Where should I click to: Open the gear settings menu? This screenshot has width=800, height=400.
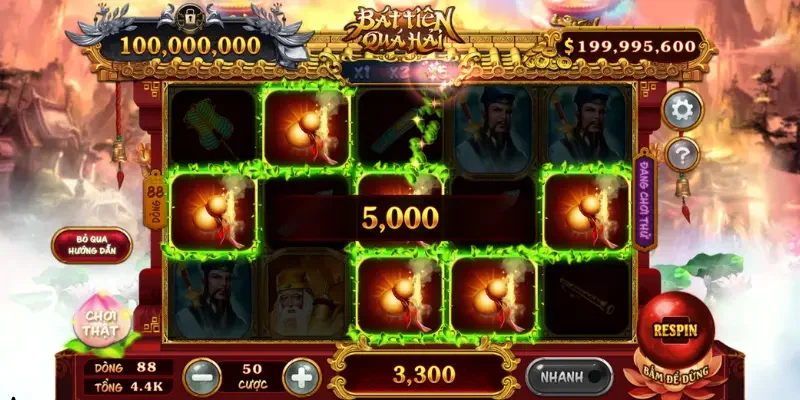click(683, 110)
